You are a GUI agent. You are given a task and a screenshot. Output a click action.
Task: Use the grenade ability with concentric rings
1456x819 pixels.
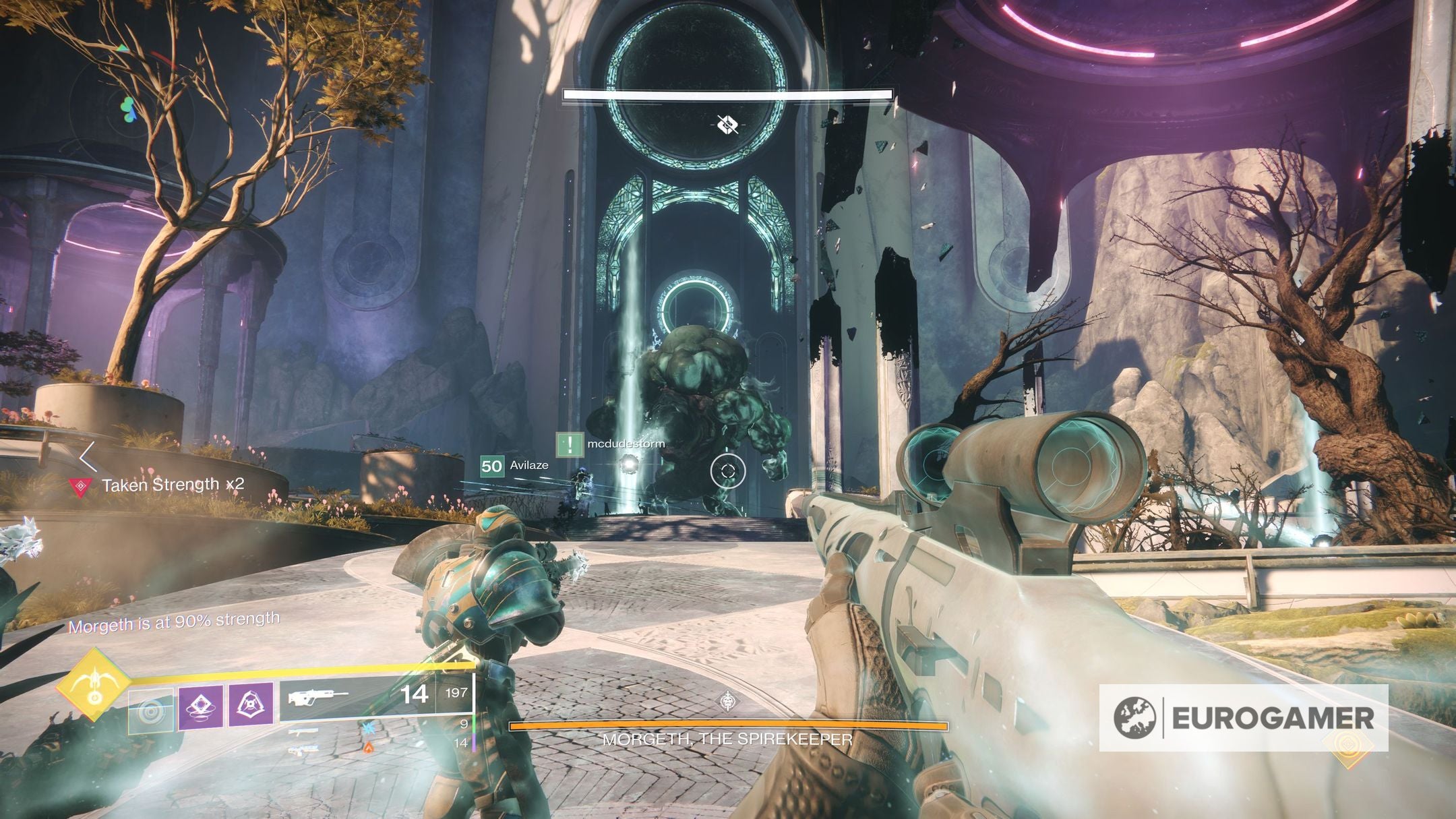(x=151, y=710)
